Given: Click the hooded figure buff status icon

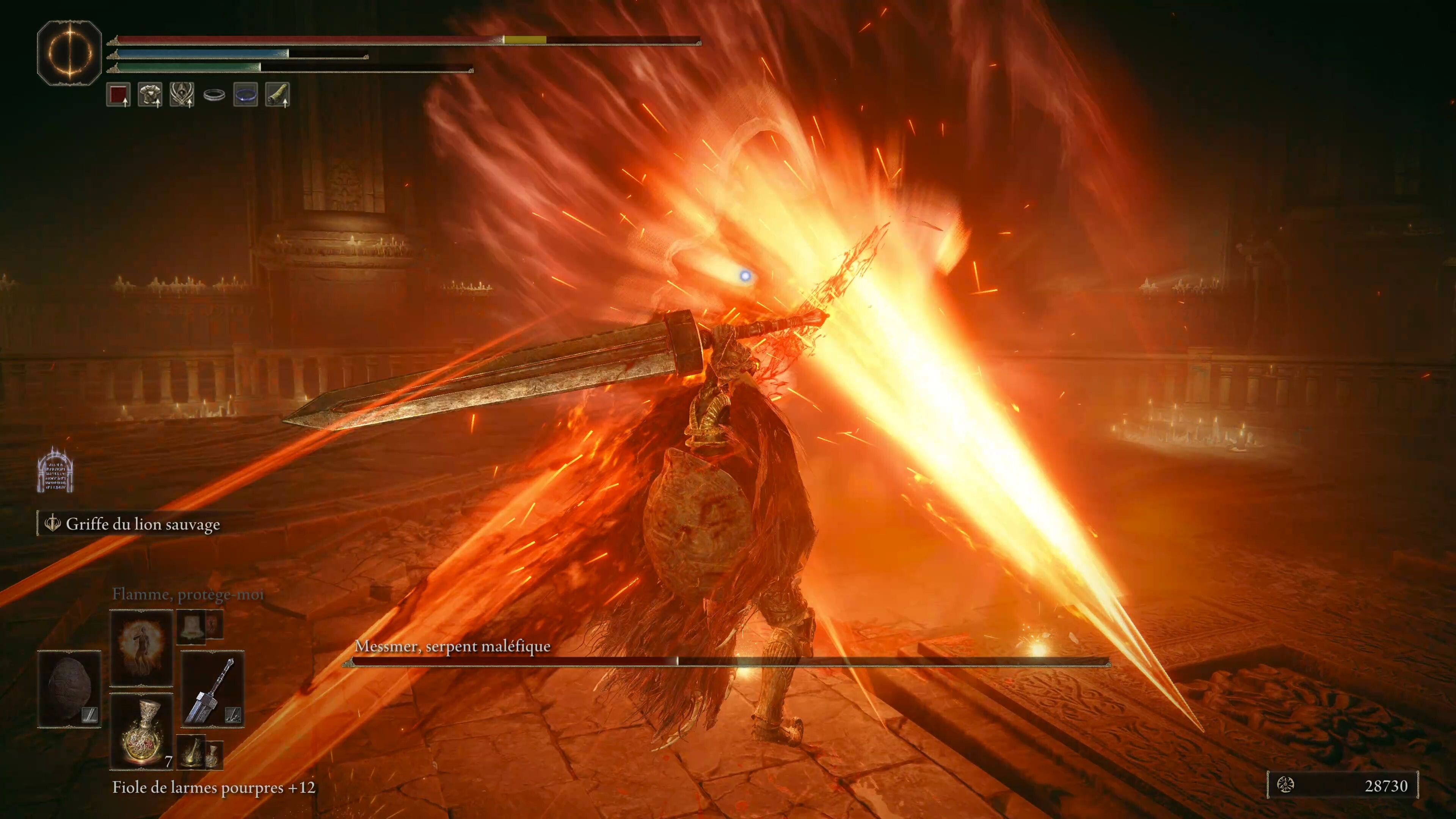Looking at the screenshot, I should click(182, 94).
